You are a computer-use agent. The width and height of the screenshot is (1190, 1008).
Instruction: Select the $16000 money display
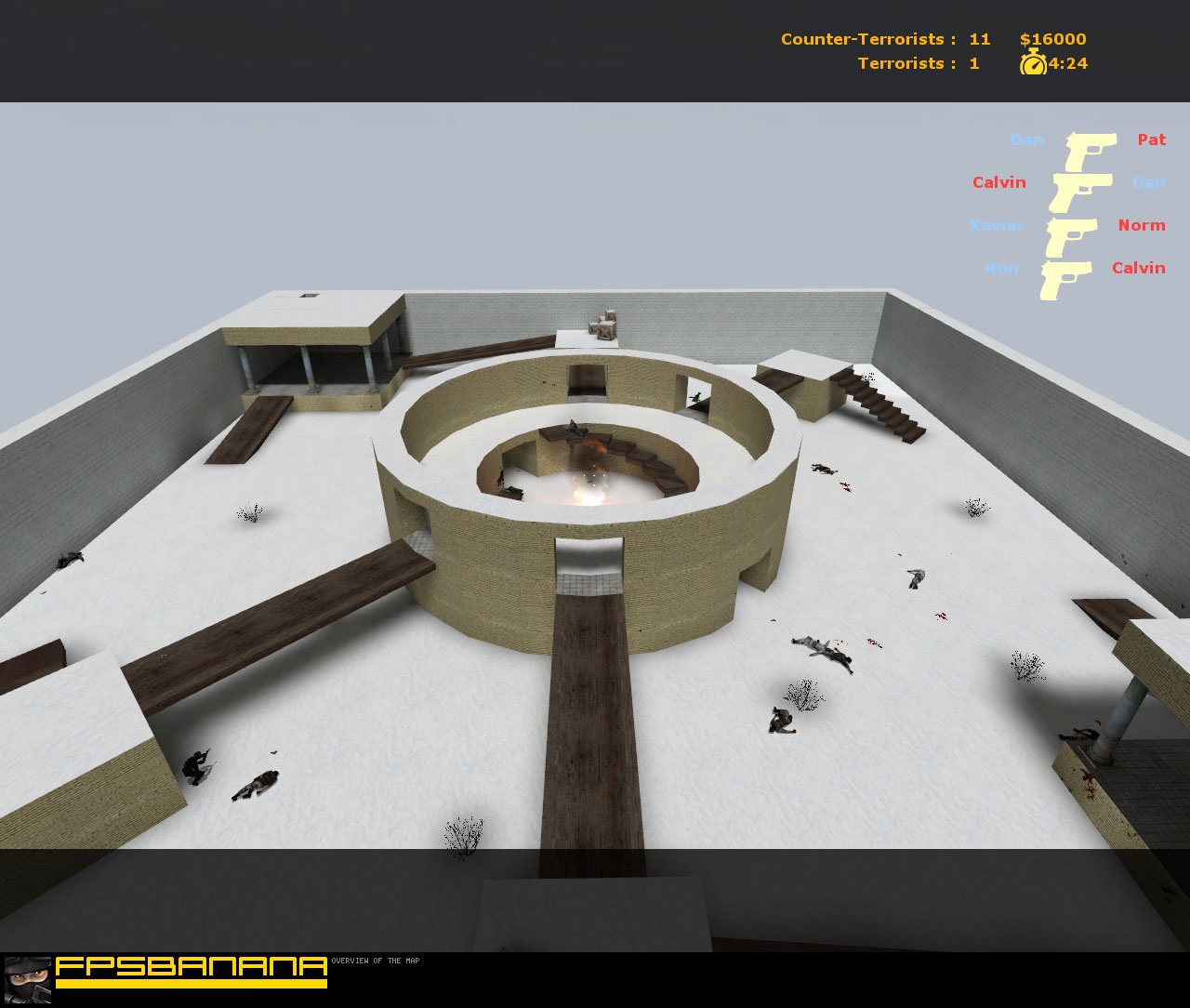(1051, 39)
